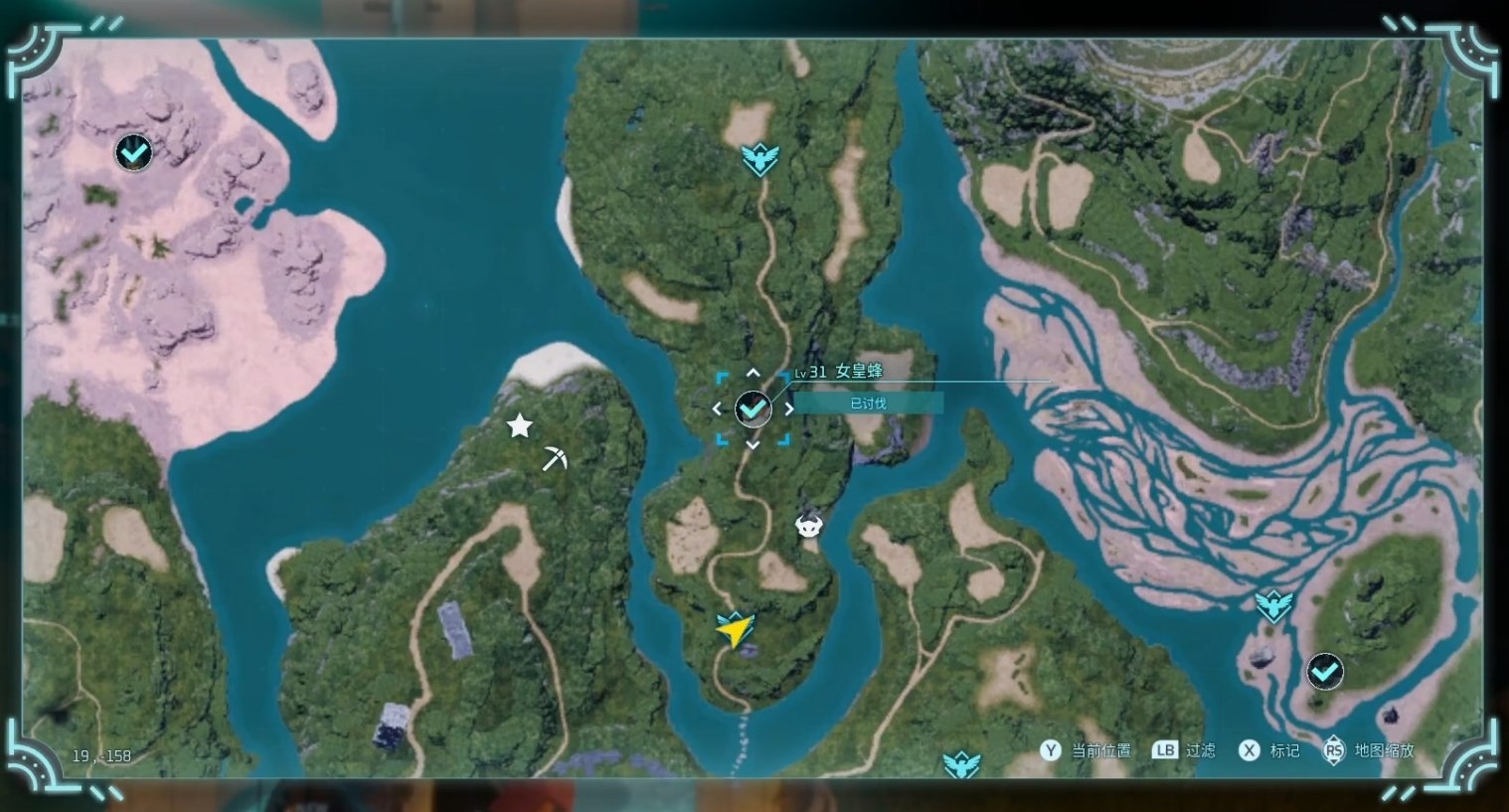The image size is (1509, 812).
Task: Click the white star map marker
Action: (519, 426)
